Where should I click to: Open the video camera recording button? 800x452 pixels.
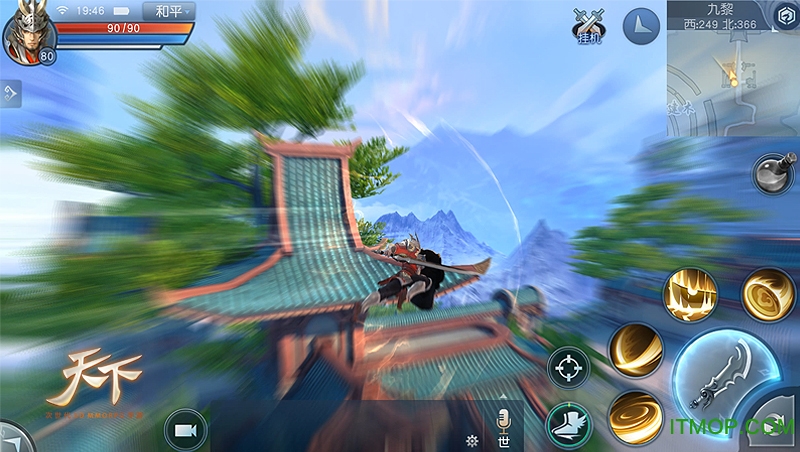tap(184, 429)
